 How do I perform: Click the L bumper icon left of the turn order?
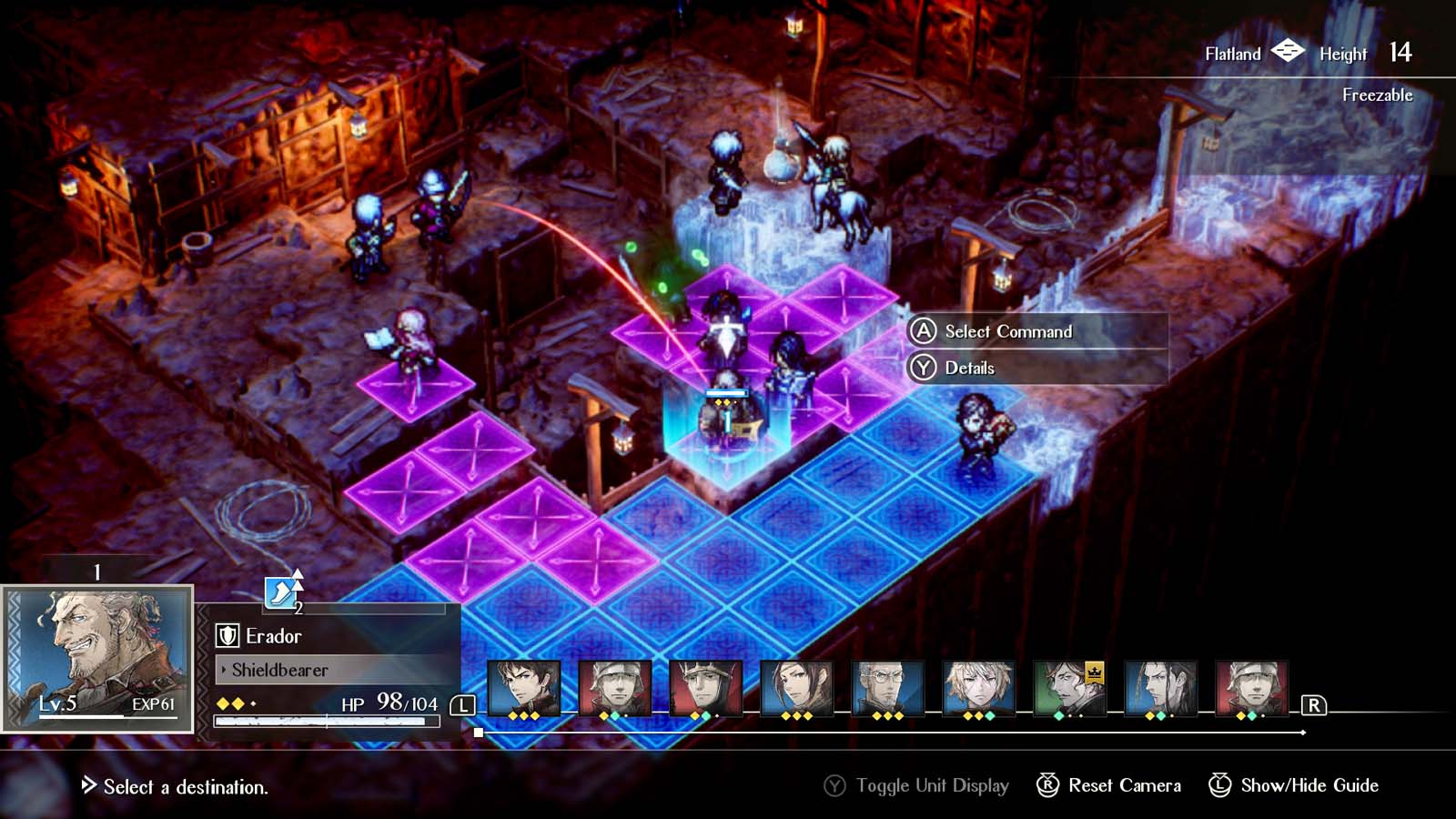pos(465,703)
